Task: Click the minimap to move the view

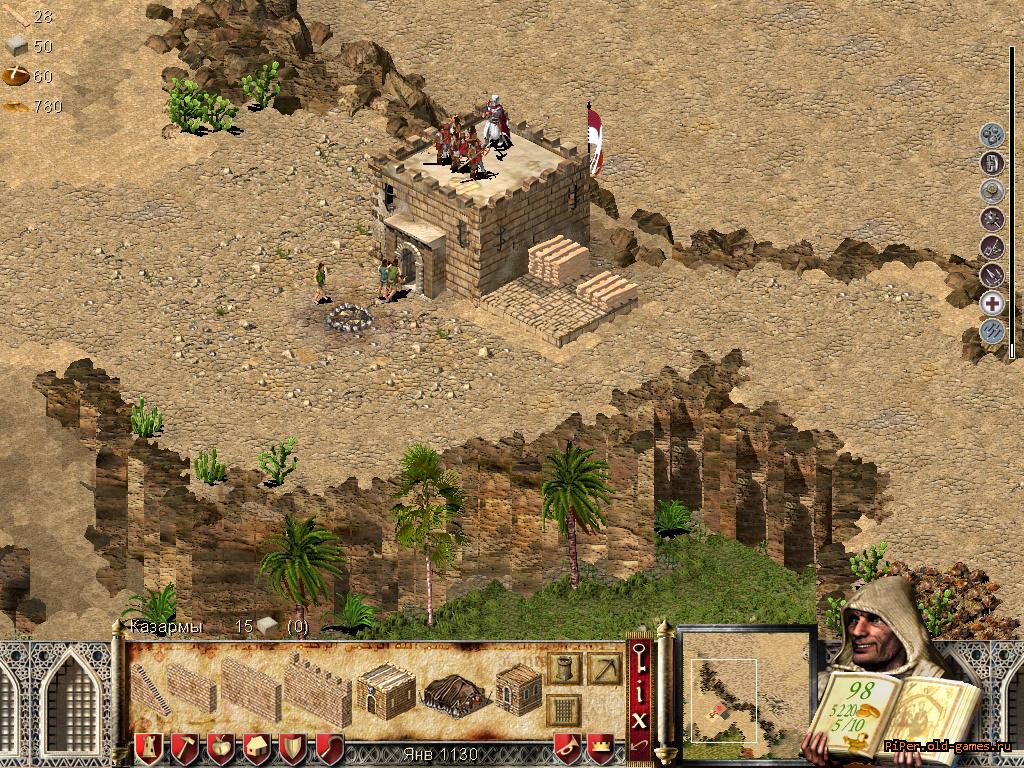Action: point(747,692)
